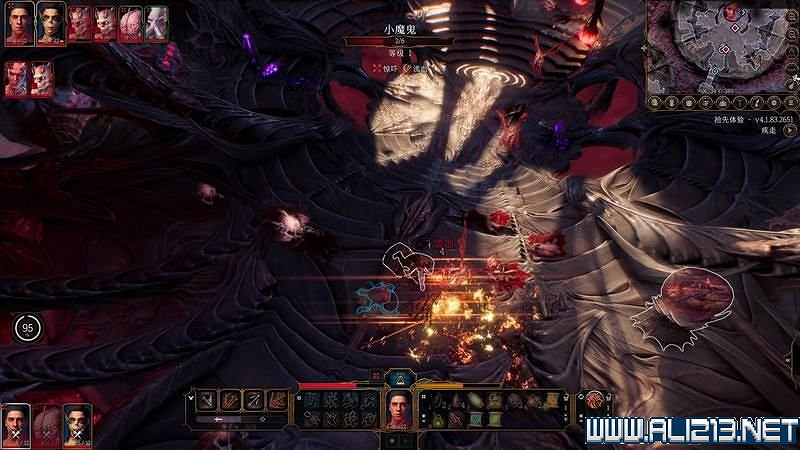Activate the first weapon attack icon in hotbar
Screen dimensions: 800x450
tap(206, 399)
